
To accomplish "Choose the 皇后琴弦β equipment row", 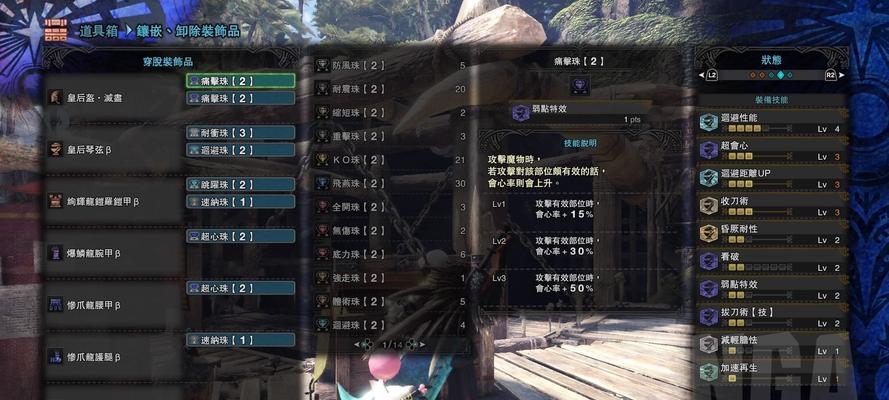I will pyautogui.click(x=110, y=149).
